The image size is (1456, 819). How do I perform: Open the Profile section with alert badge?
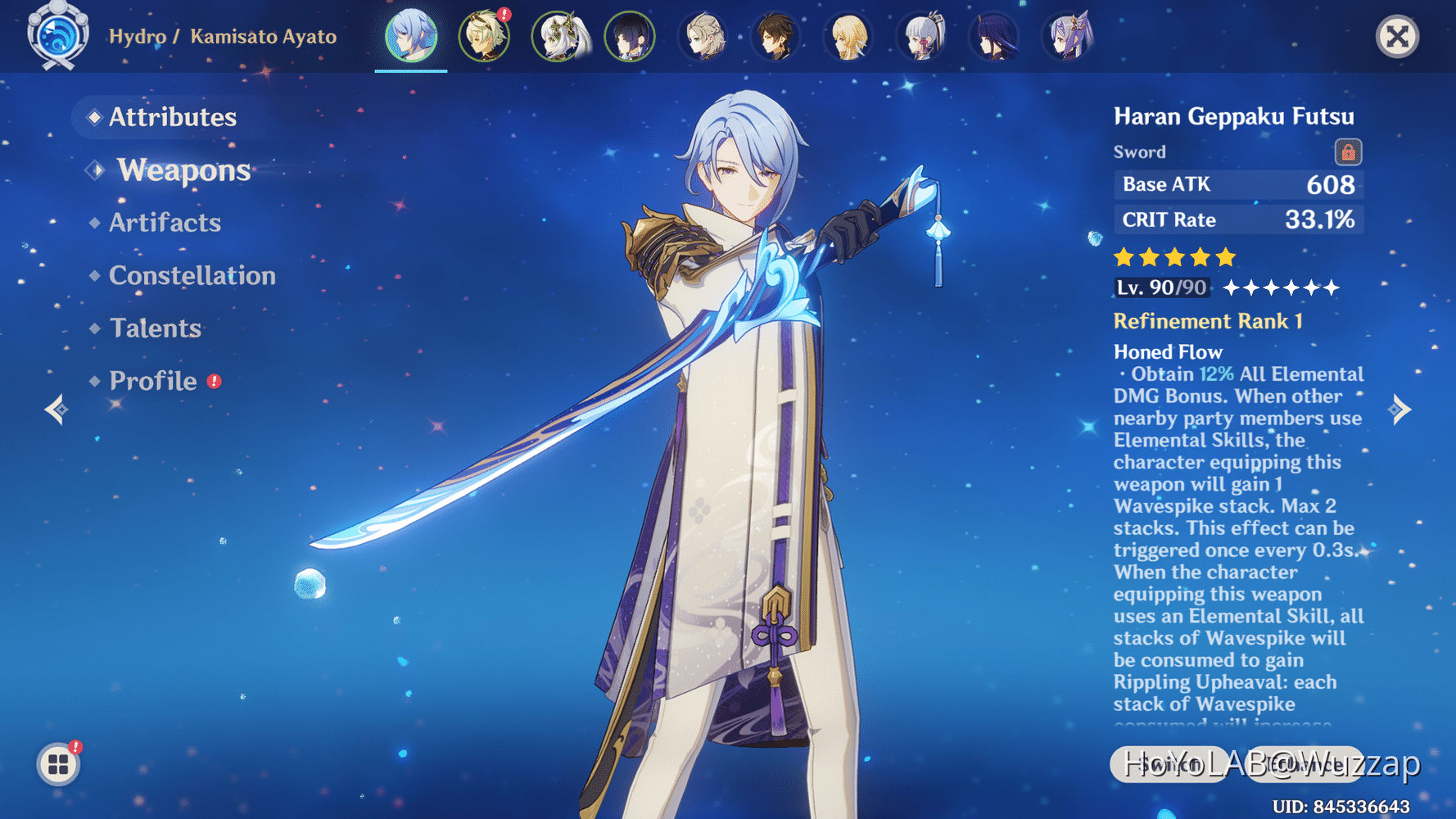point(152,380)
